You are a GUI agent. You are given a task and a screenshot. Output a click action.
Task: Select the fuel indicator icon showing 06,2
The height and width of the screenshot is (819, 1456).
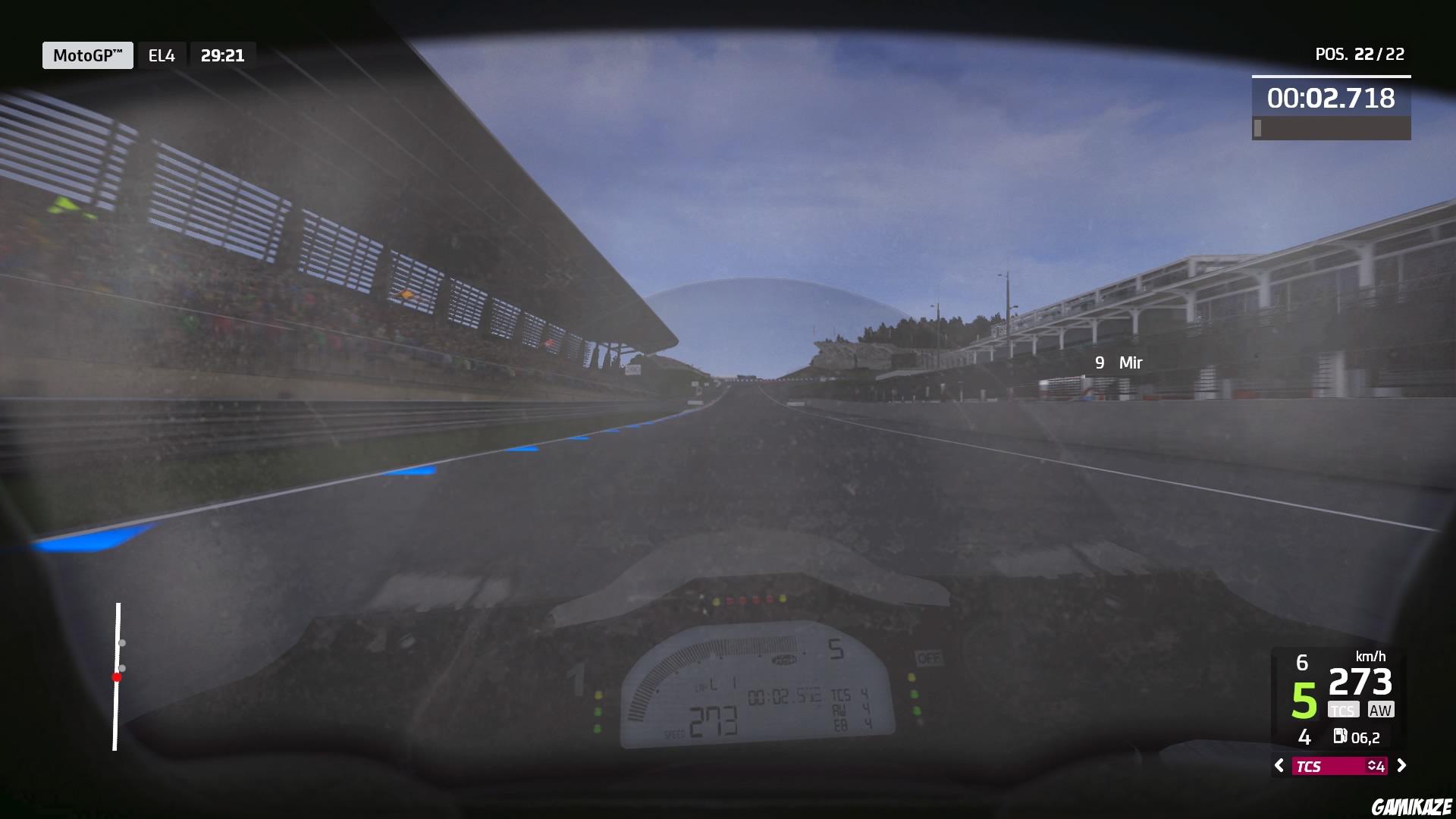1341,737
